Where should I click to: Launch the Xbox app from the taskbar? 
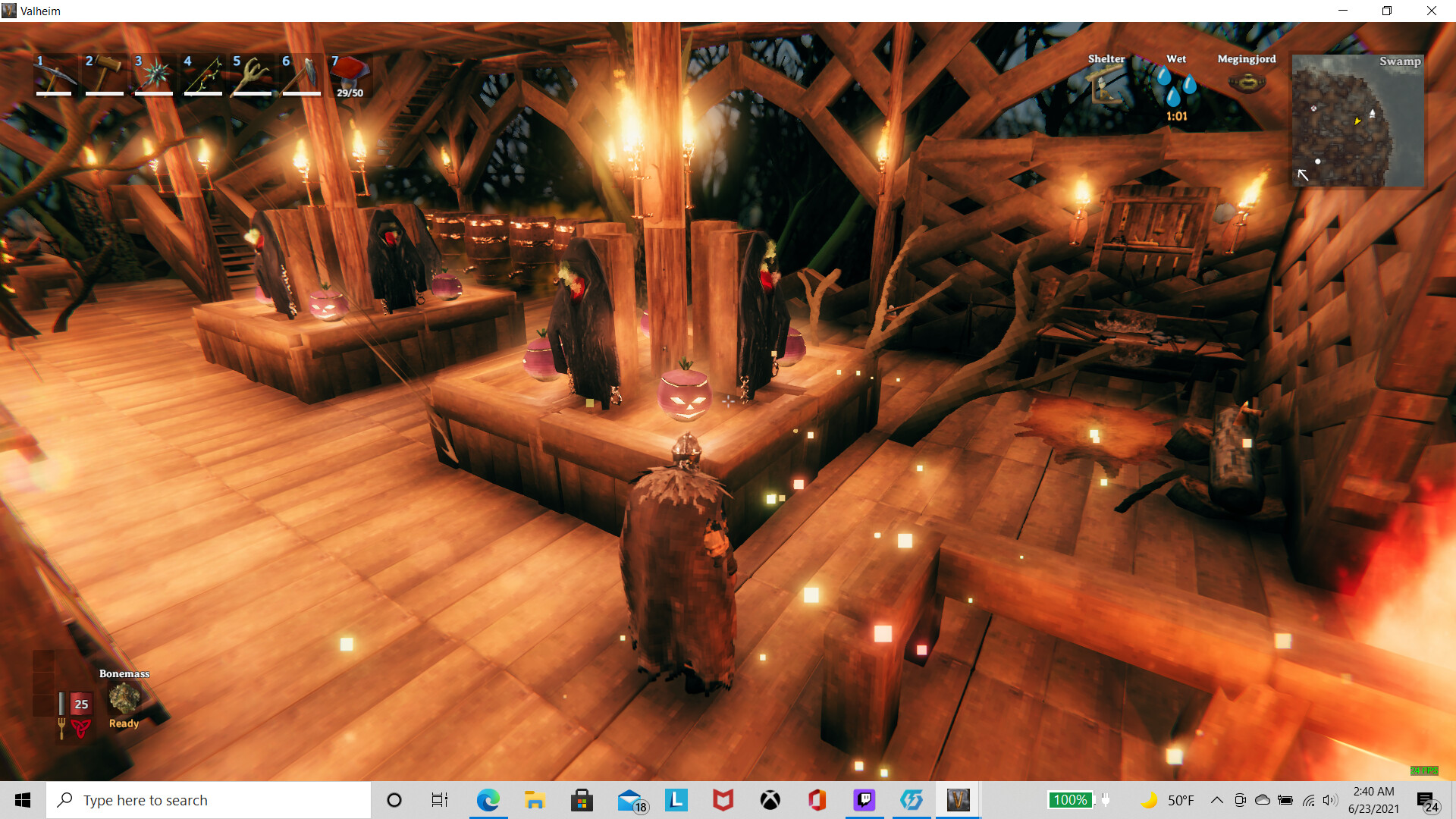pyautogui.click(x=770, y=799)
